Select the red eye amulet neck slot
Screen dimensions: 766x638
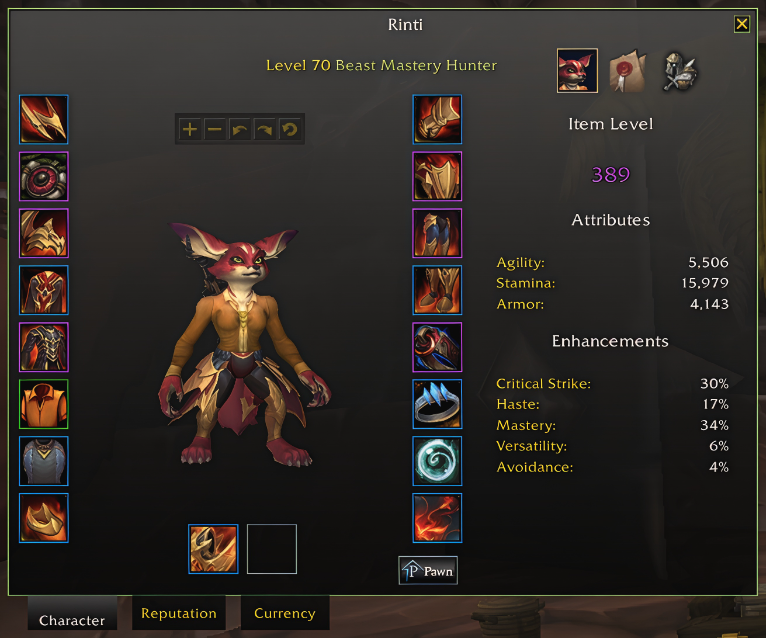tap(44, 177)
